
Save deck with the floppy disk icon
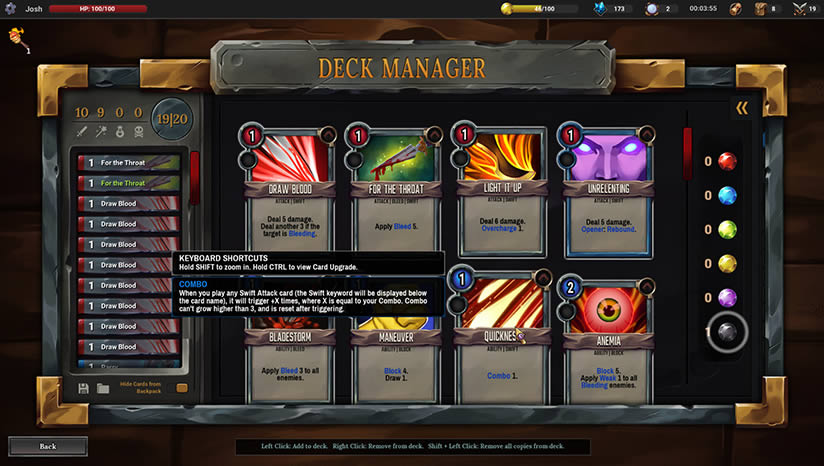coord(83,388)
